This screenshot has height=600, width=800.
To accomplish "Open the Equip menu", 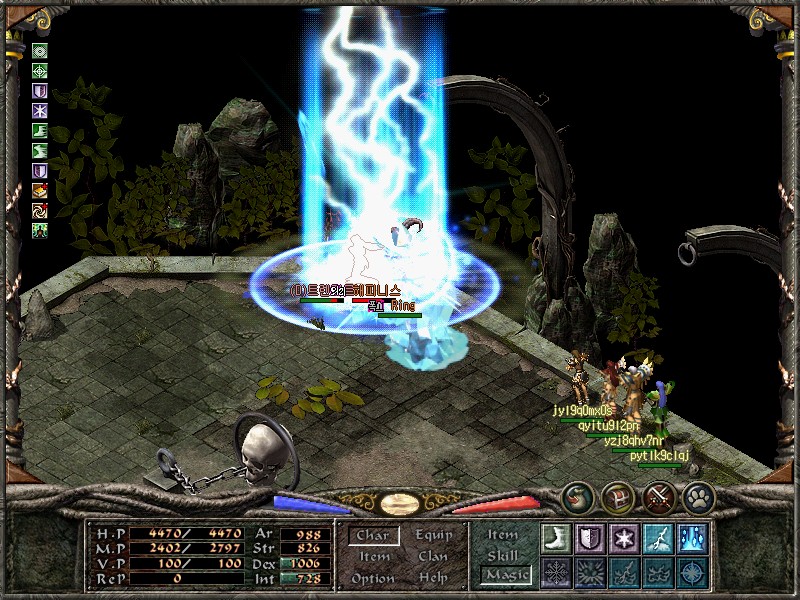I will point(434,536).
